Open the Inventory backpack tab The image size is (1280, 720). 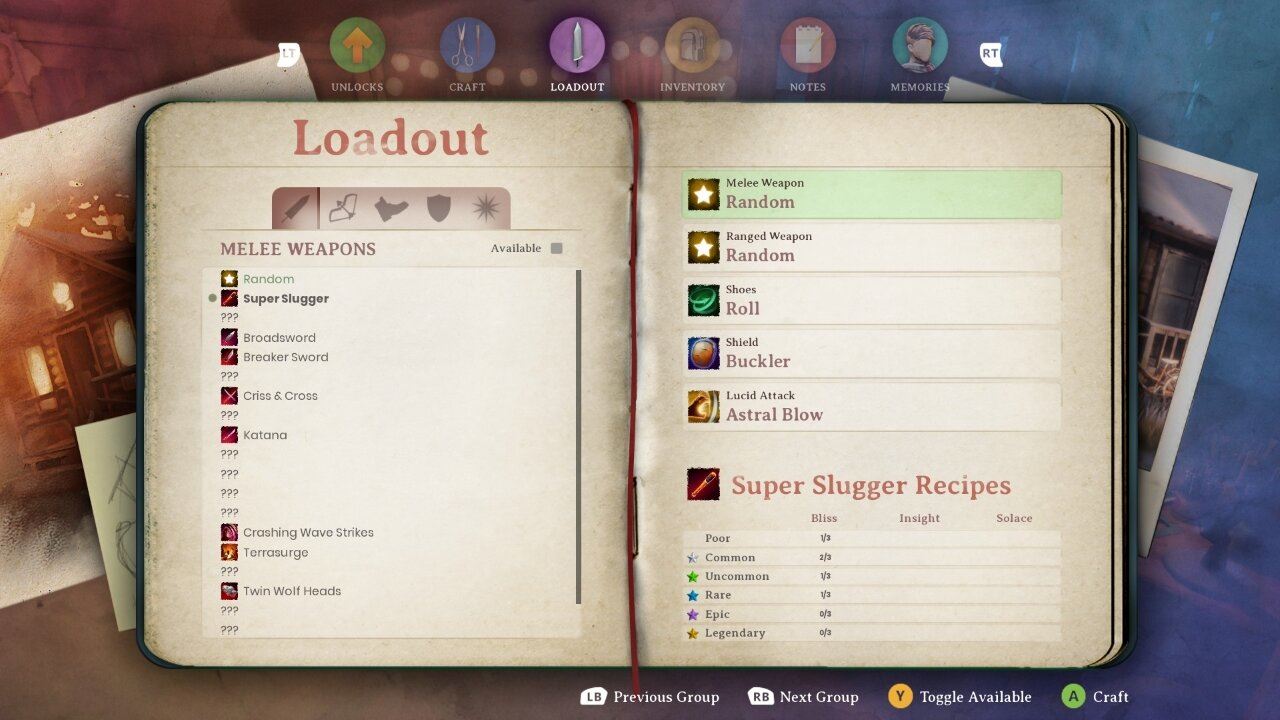tap(692, 48)
